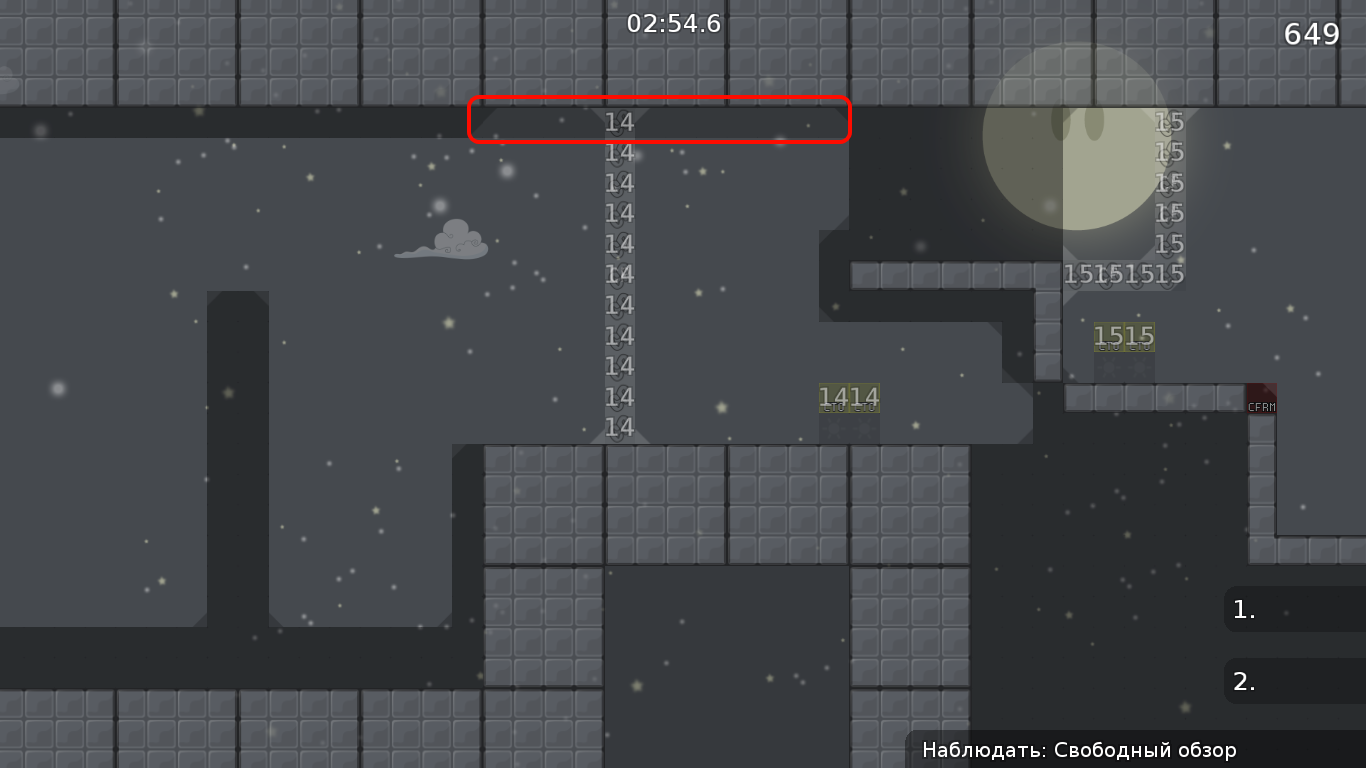
Task: Toggle the Наблюдать status bar
Action: [x=1079, y=749]
